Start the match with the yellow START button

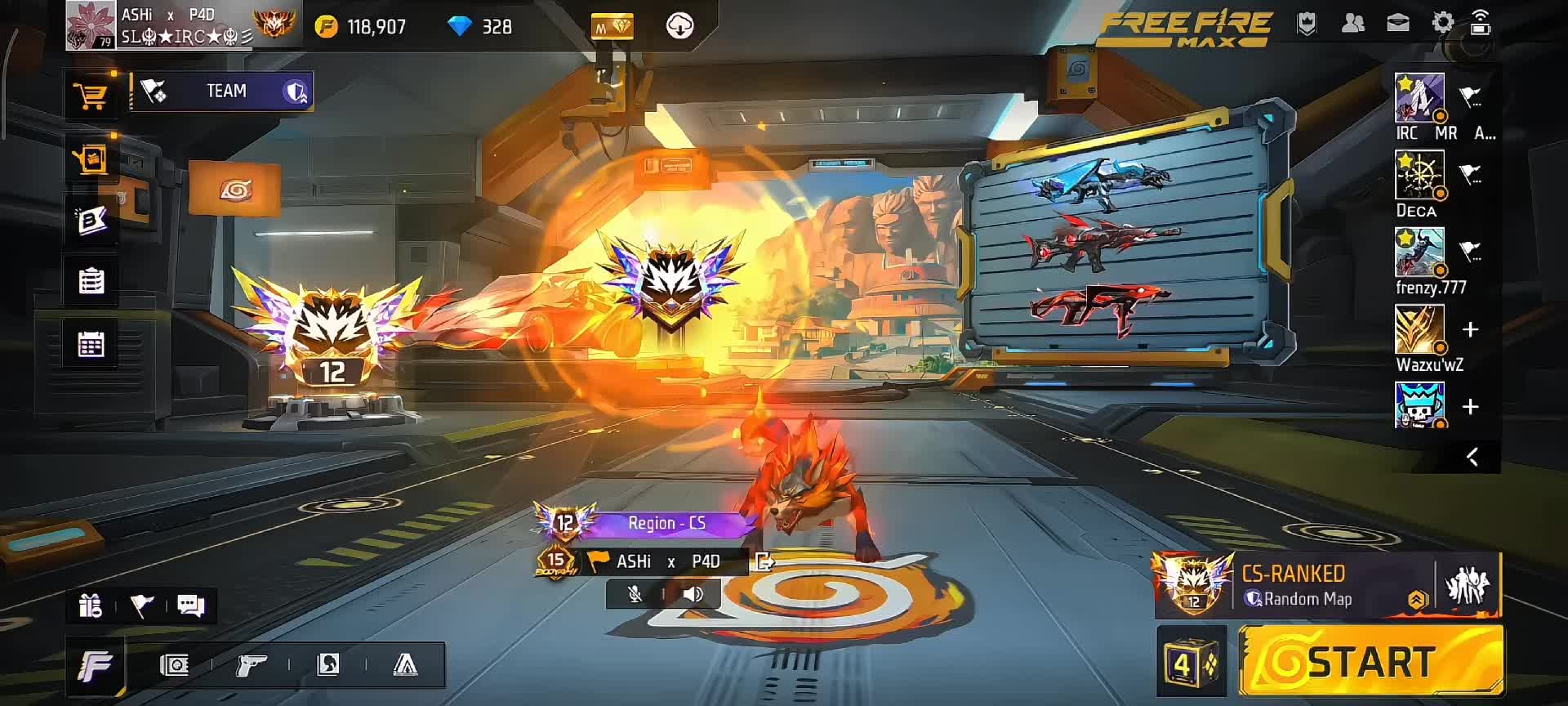pos(1370,661)
